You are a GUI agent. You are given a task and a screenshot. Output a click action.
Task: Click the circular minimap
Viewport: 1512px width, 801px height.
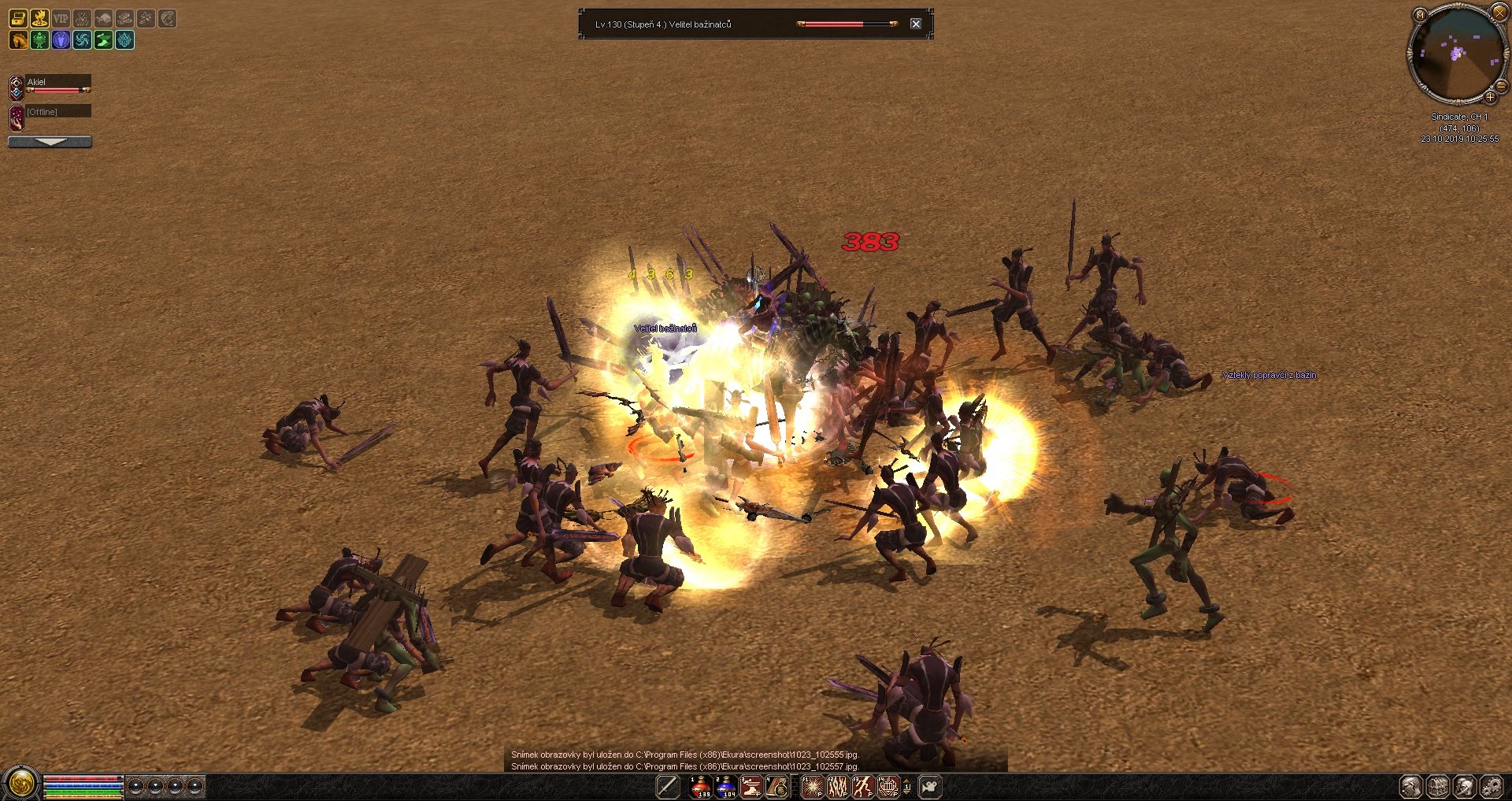tap(1456, 54)
